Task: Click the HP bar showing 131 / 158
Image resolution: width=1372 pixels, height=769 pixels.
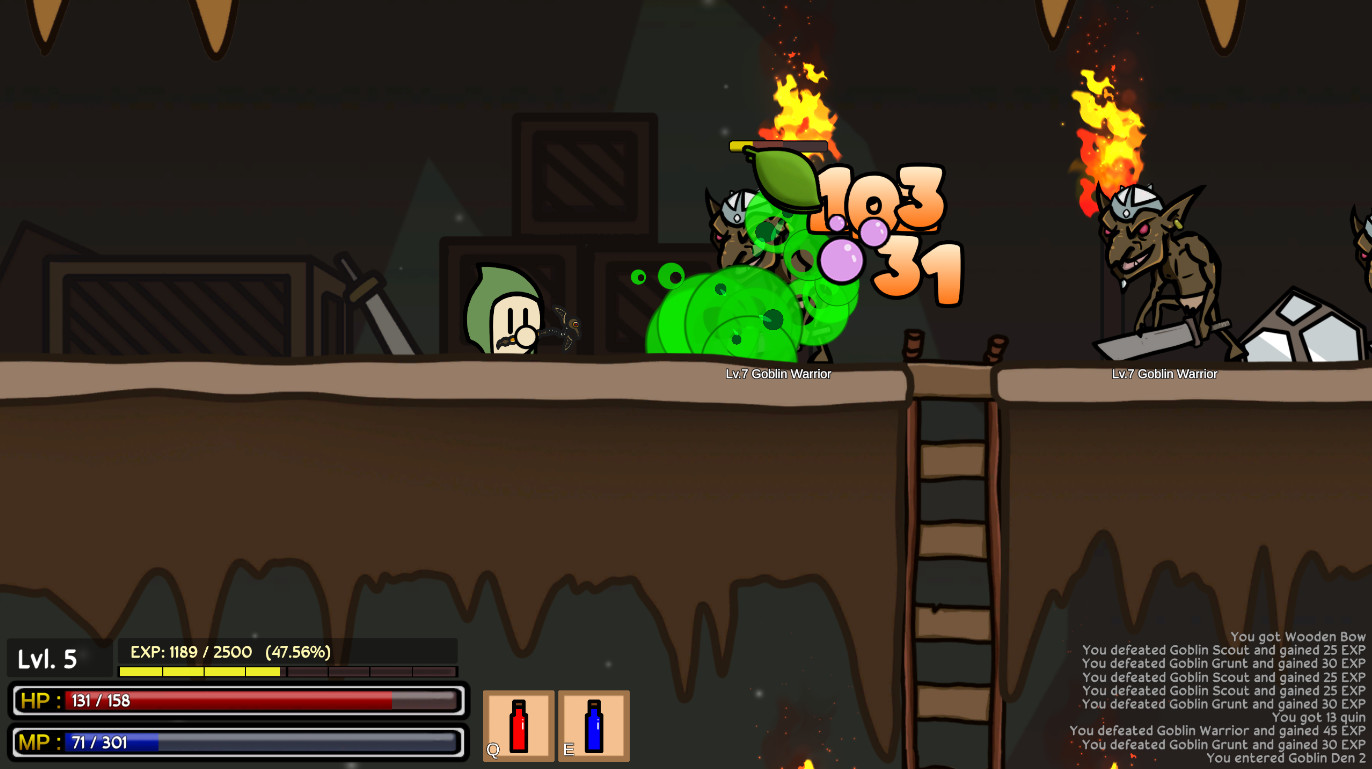Action: click(x=240, y=702)
